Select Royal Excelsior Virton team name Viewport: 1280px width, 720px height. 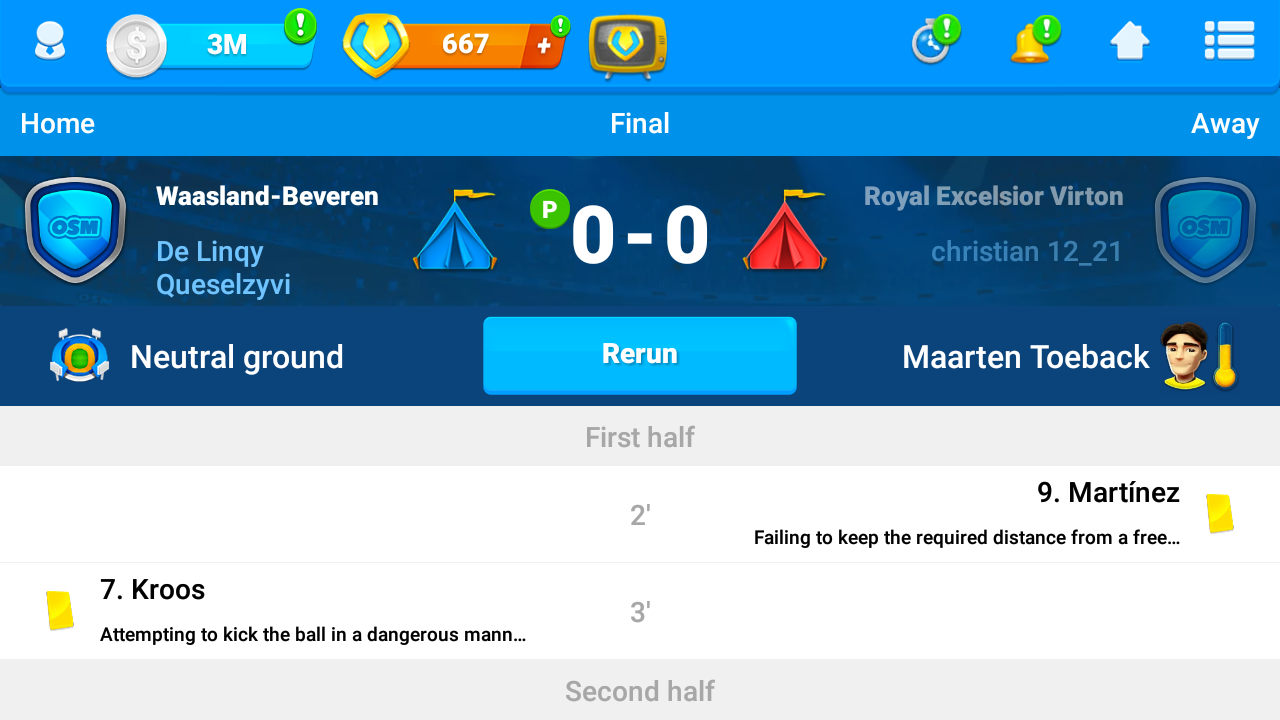tap(993, 196)
